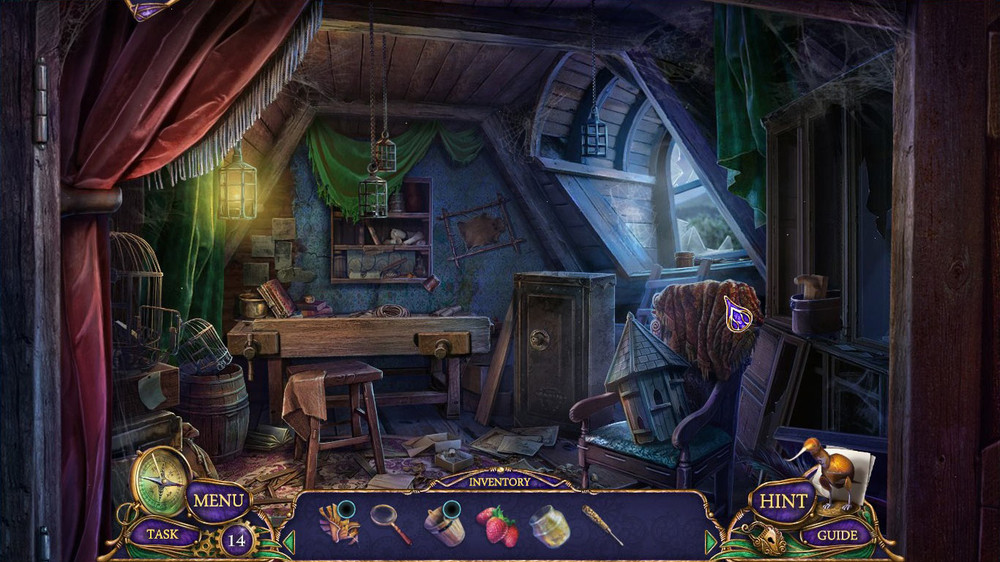
Task: Select the bundle of sticks inventory item
Action: pyautogui.click(x=337, y=523)
